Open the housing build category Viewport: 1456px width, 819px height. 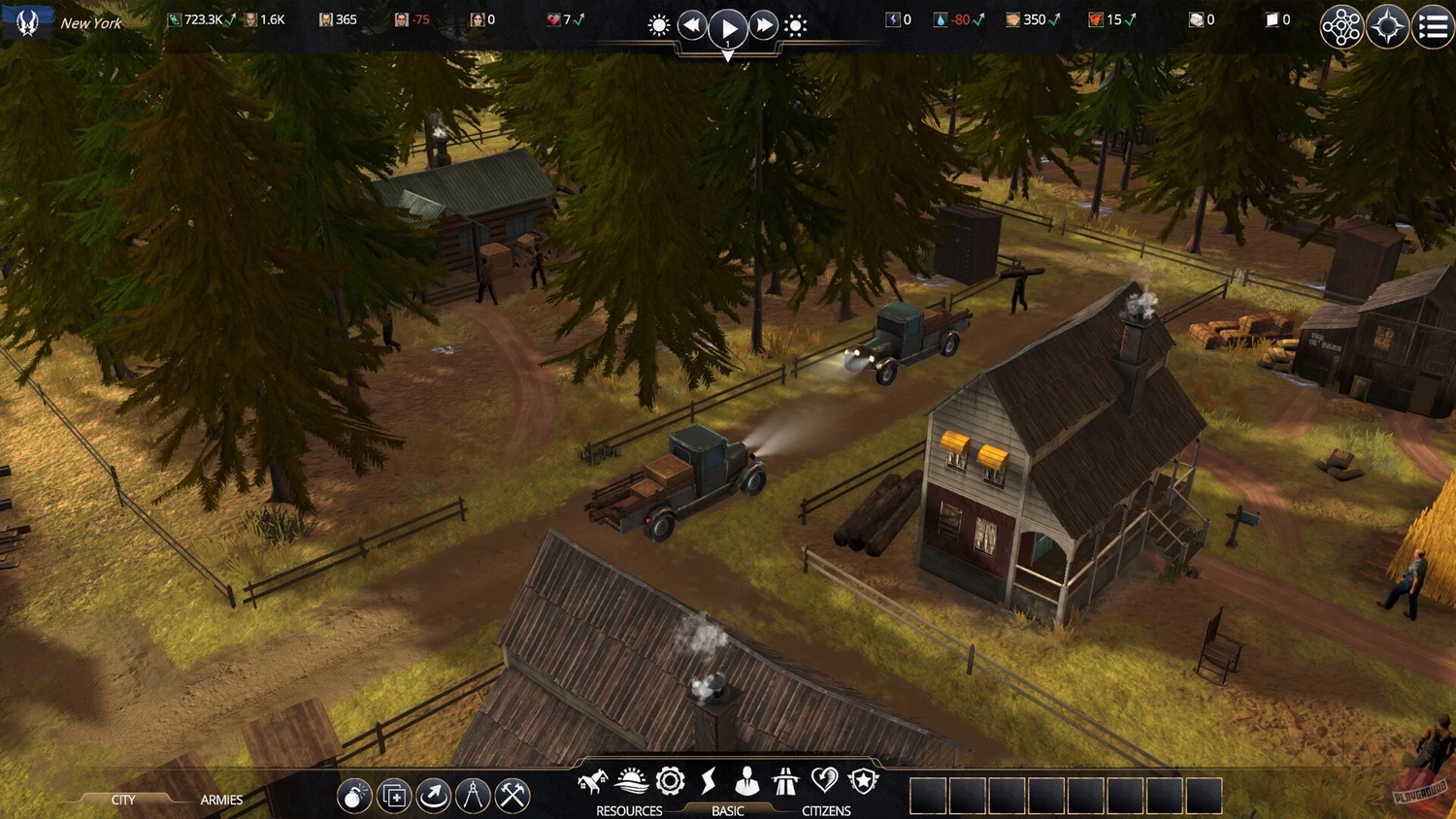click(592, 781)
